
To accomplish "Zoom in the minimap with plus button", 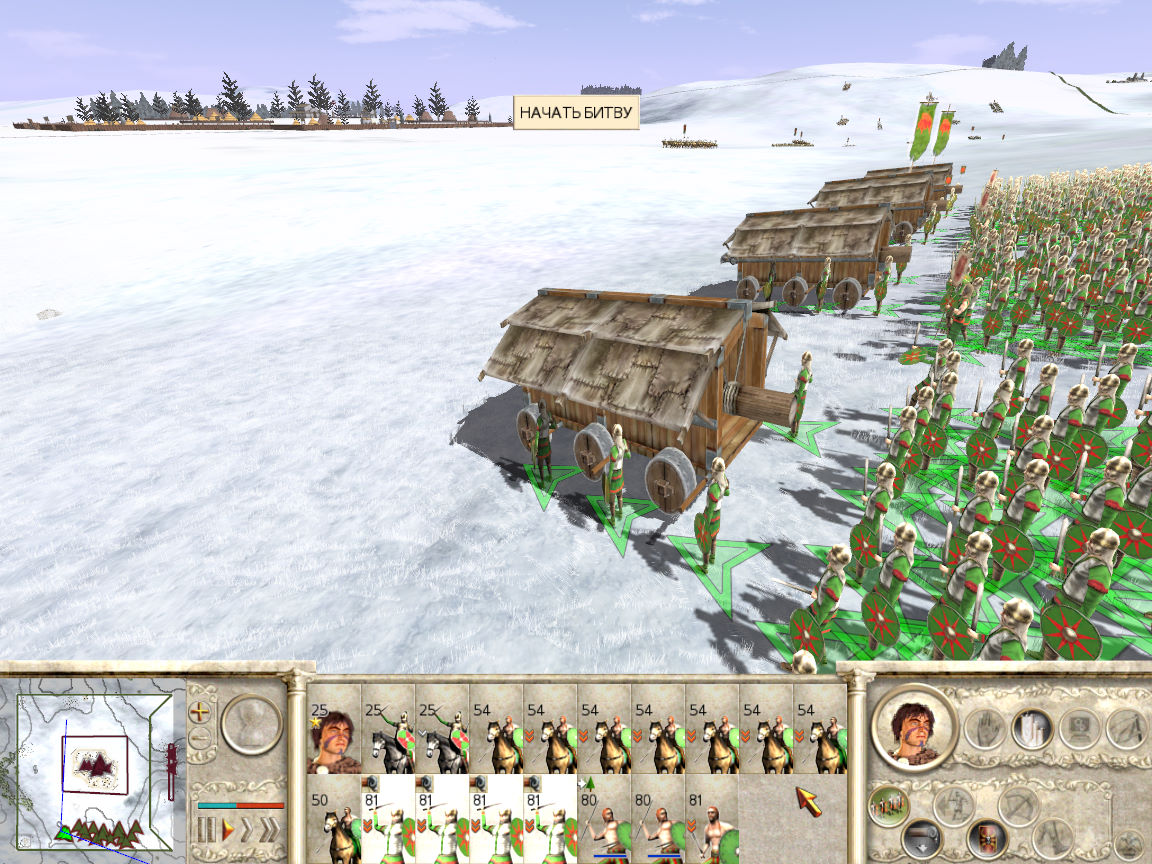I will (200, 712).
